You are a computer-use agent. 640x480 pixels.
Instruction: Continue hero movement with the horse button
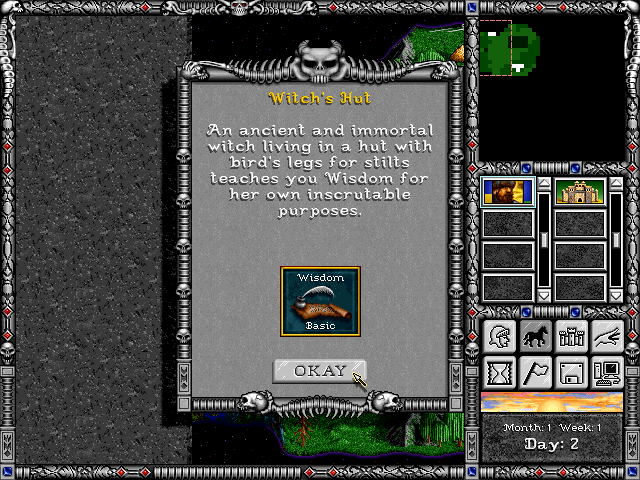click(534, 337)
